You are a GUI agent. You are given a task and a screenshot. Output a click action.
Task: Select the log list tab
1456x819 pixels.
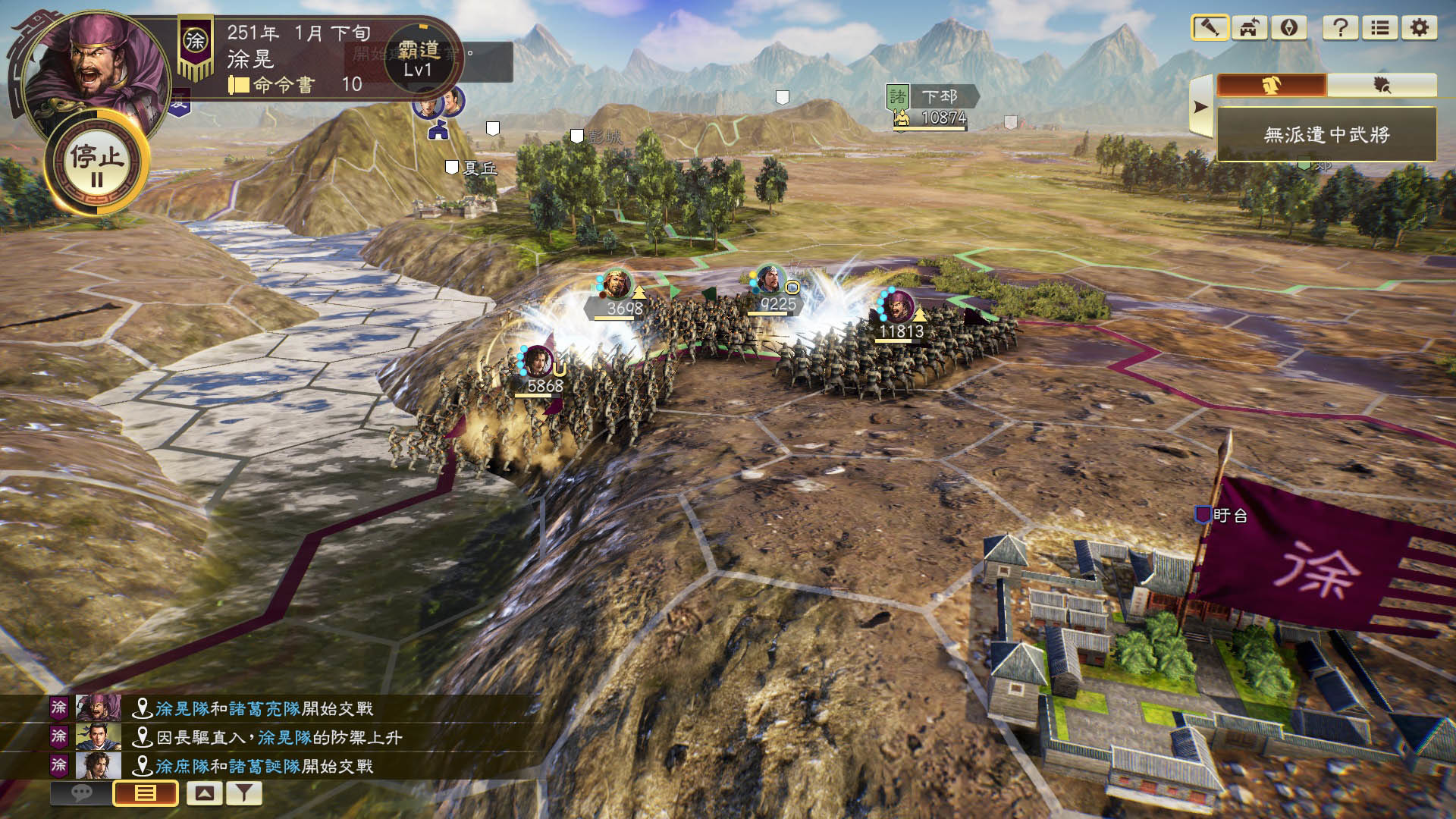point(145,793)
